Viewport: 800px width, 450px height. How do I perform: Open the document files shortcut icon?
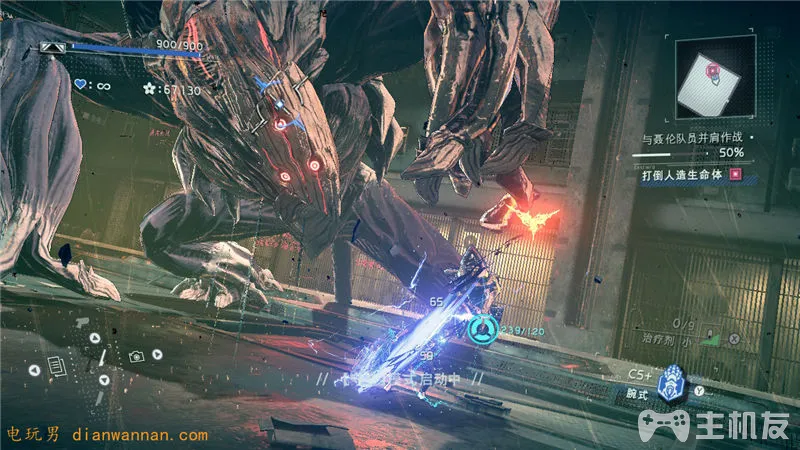click(x=57, y=368)
